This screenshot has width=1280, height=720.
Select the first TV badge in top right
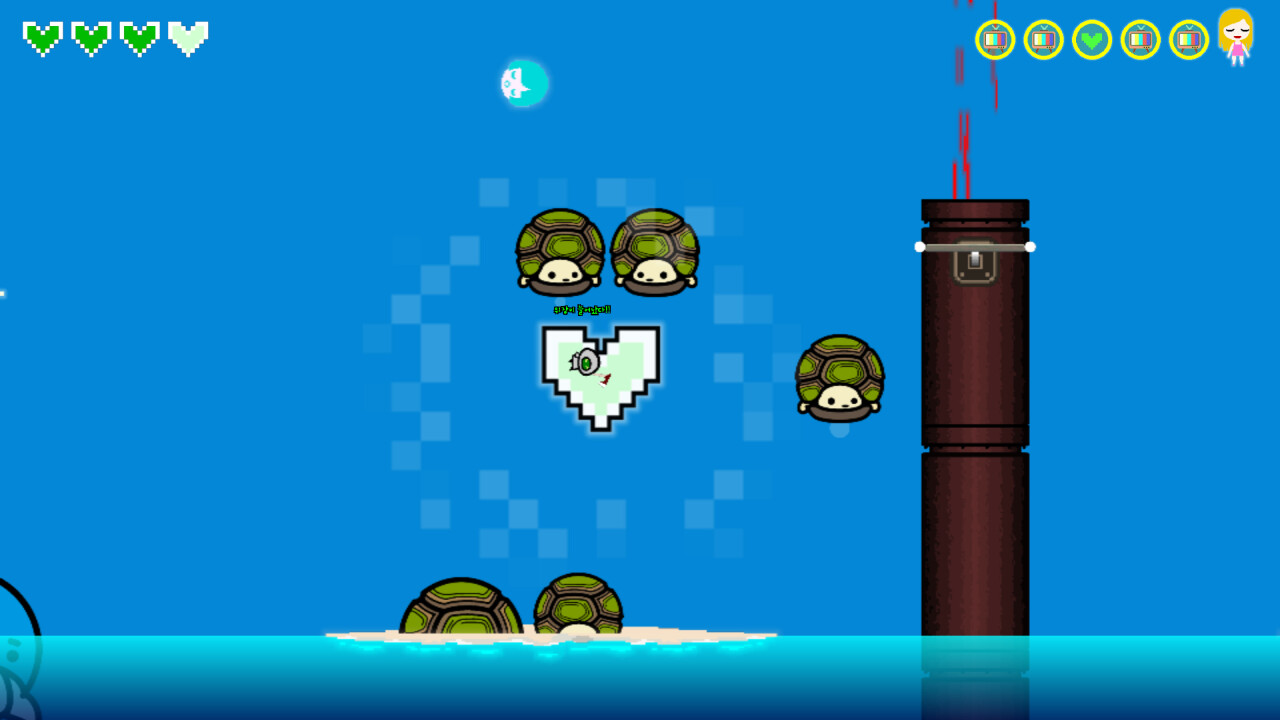tap(994, 41)
